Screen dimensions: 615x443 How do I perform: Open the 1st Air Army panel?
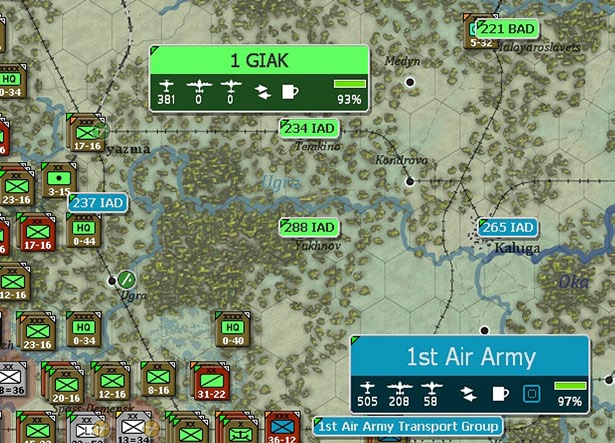pyautogui.click(x=471, y=357)
